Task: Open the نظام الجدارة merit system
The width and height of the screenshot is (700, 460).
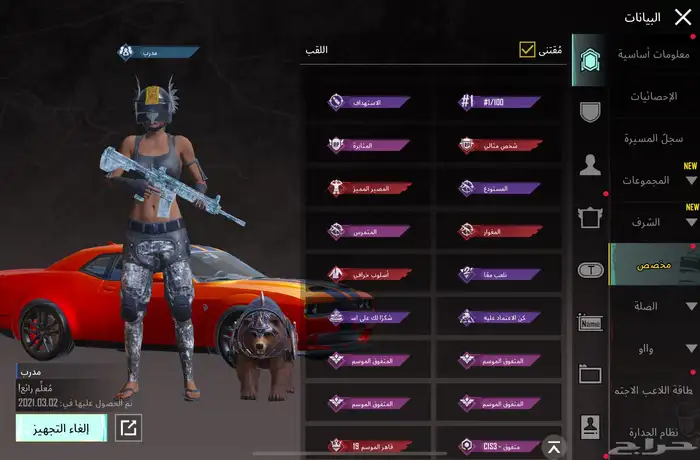Action: [656, 432]
